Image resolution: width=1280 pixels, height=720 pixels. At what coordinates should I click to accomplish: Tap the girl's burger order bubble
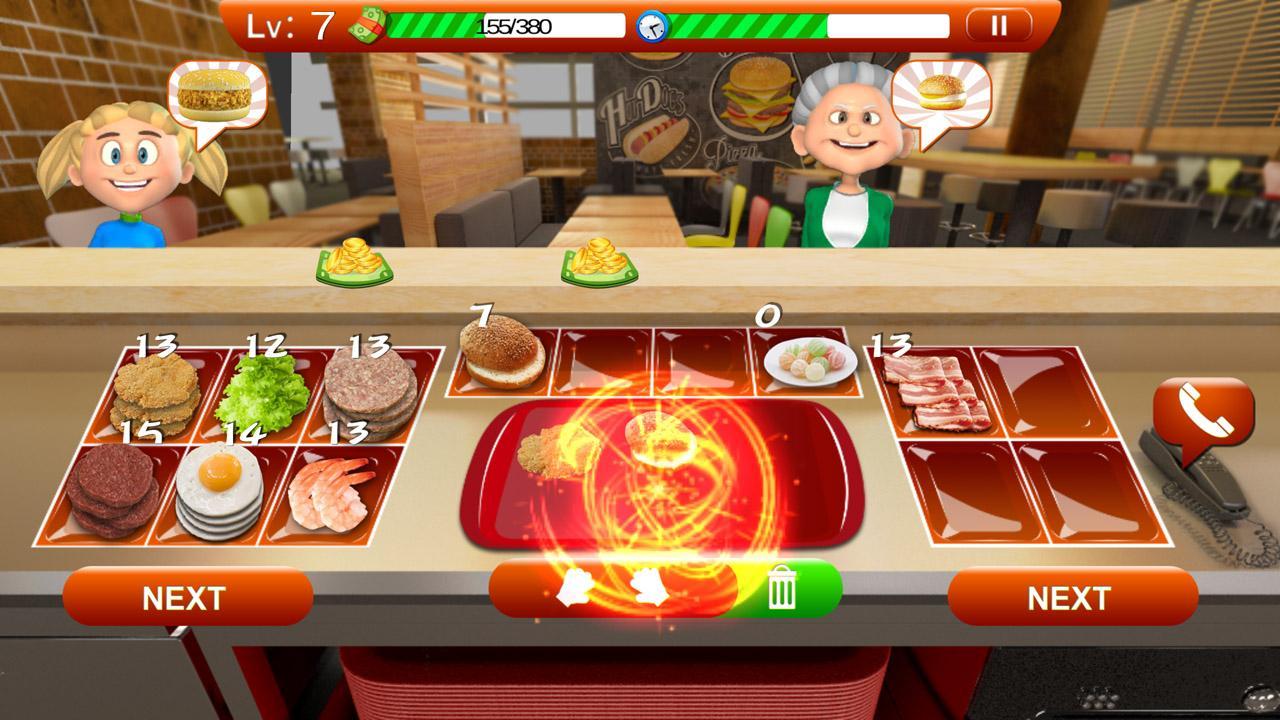tap(212, 97)
